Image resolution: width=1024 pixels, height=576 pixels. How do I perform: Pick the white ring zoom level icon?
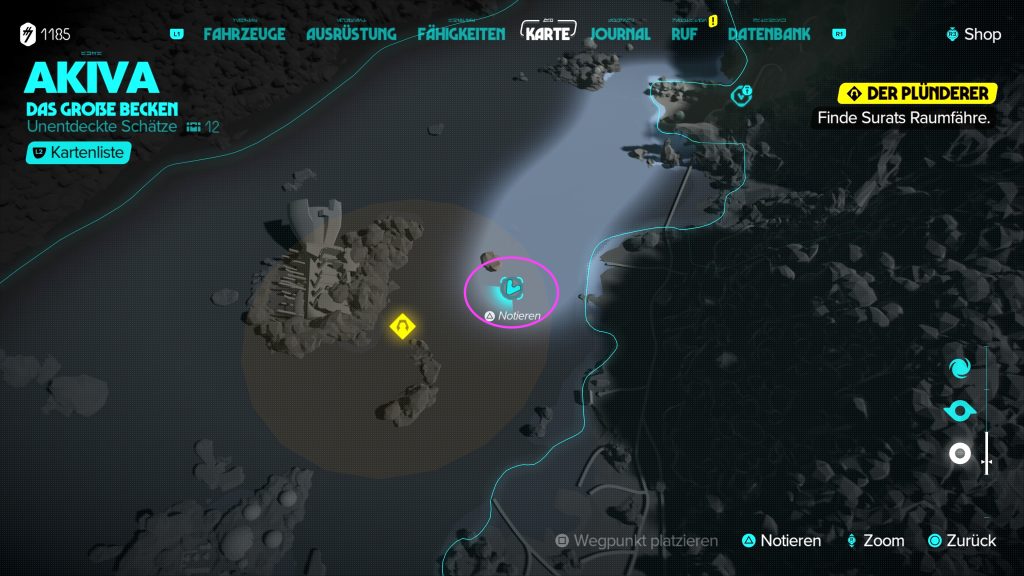[959, 454]
